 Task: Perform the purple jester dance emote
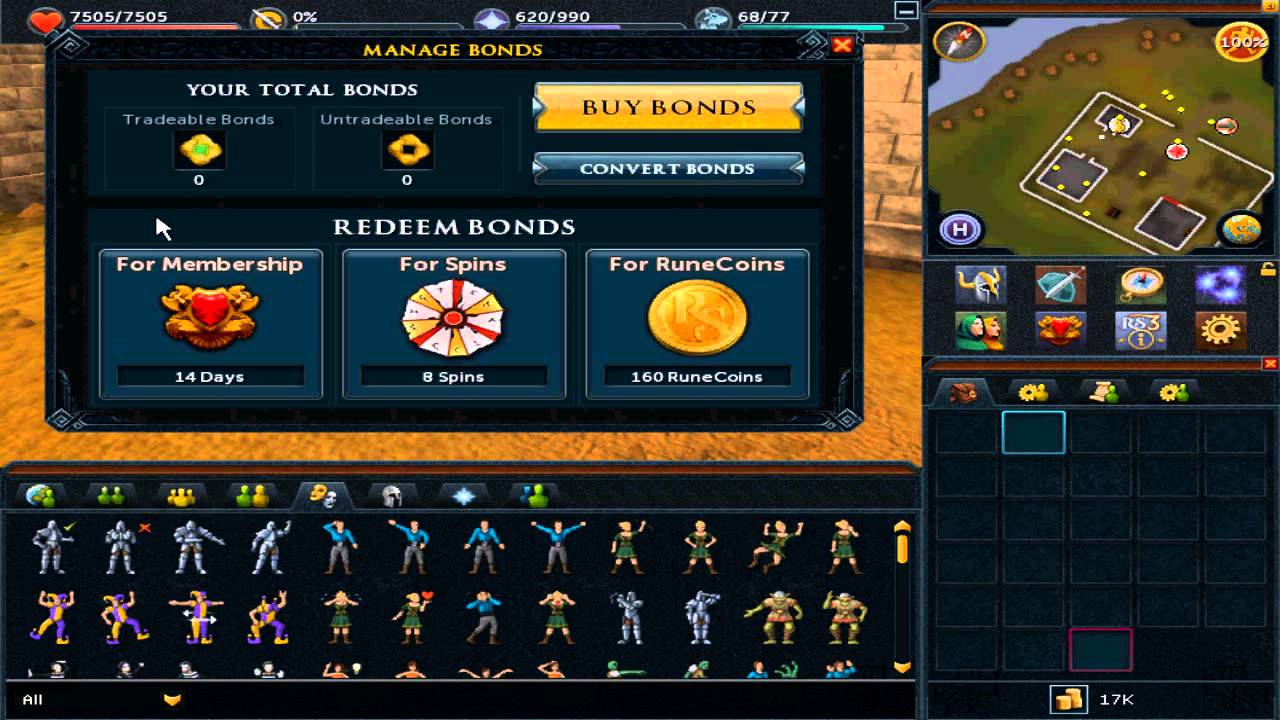pos(52,616)
